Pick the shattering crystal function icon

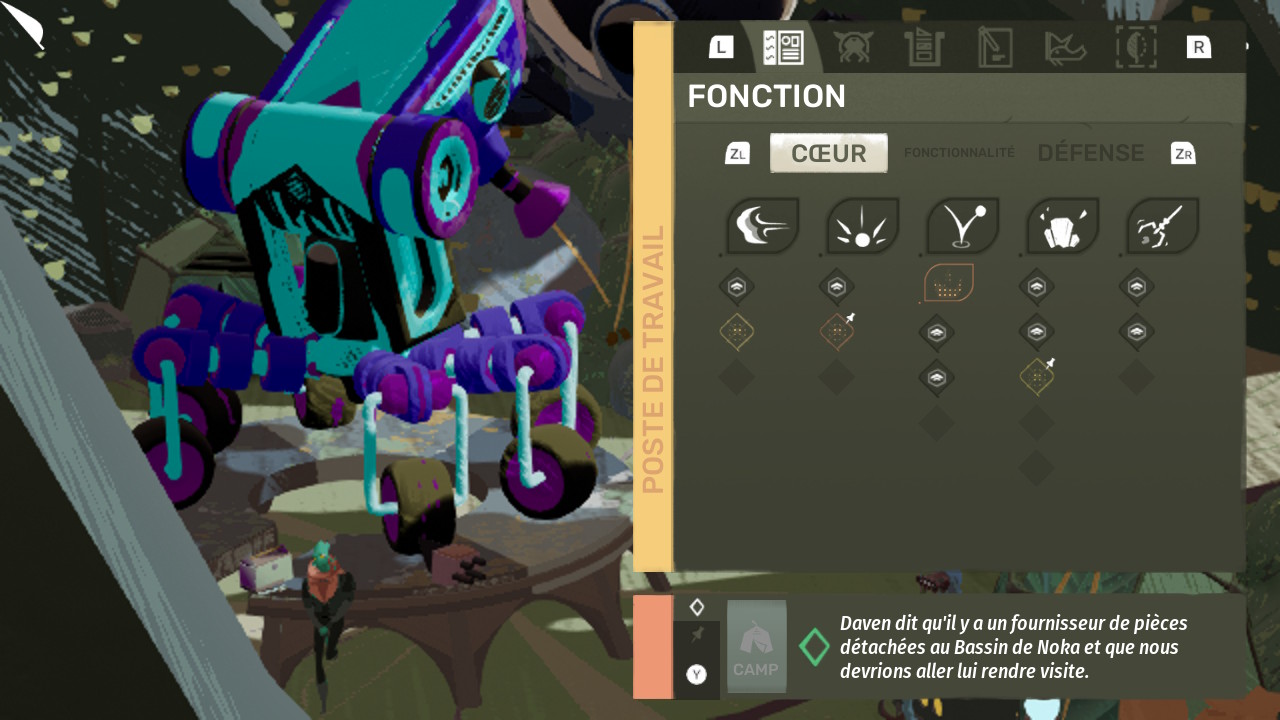click(1062, 225)
